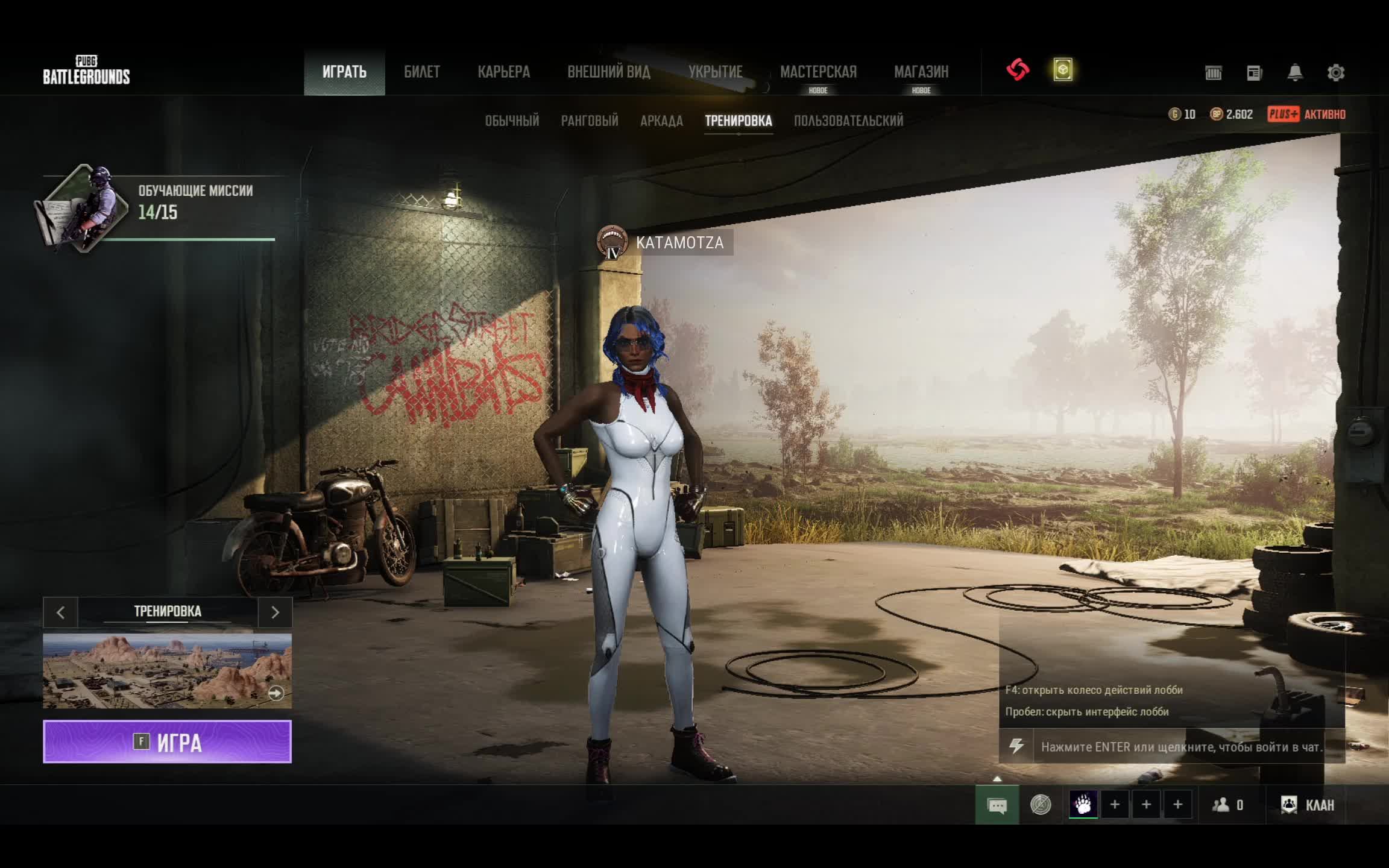Open settings with the gear icon

tap(1335, 73)
